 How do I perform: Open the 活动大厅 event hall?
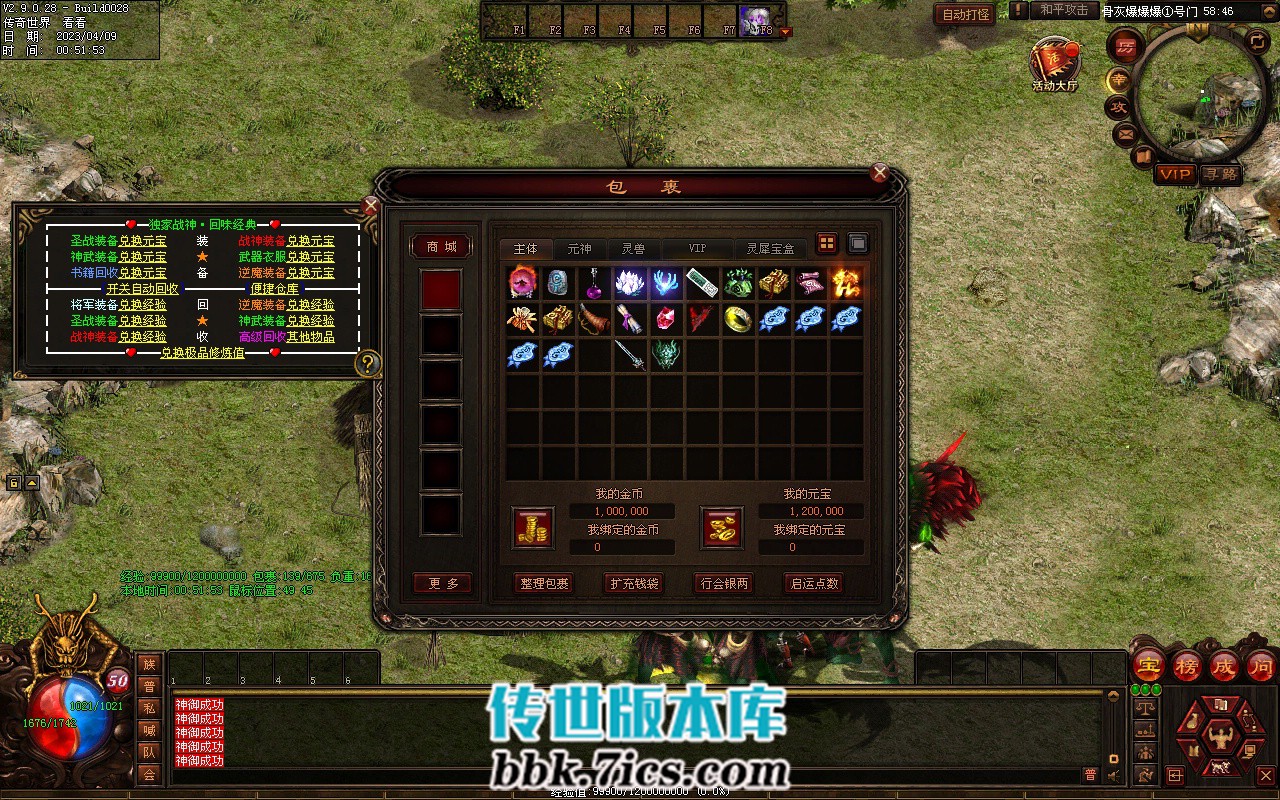point(1055,63)
